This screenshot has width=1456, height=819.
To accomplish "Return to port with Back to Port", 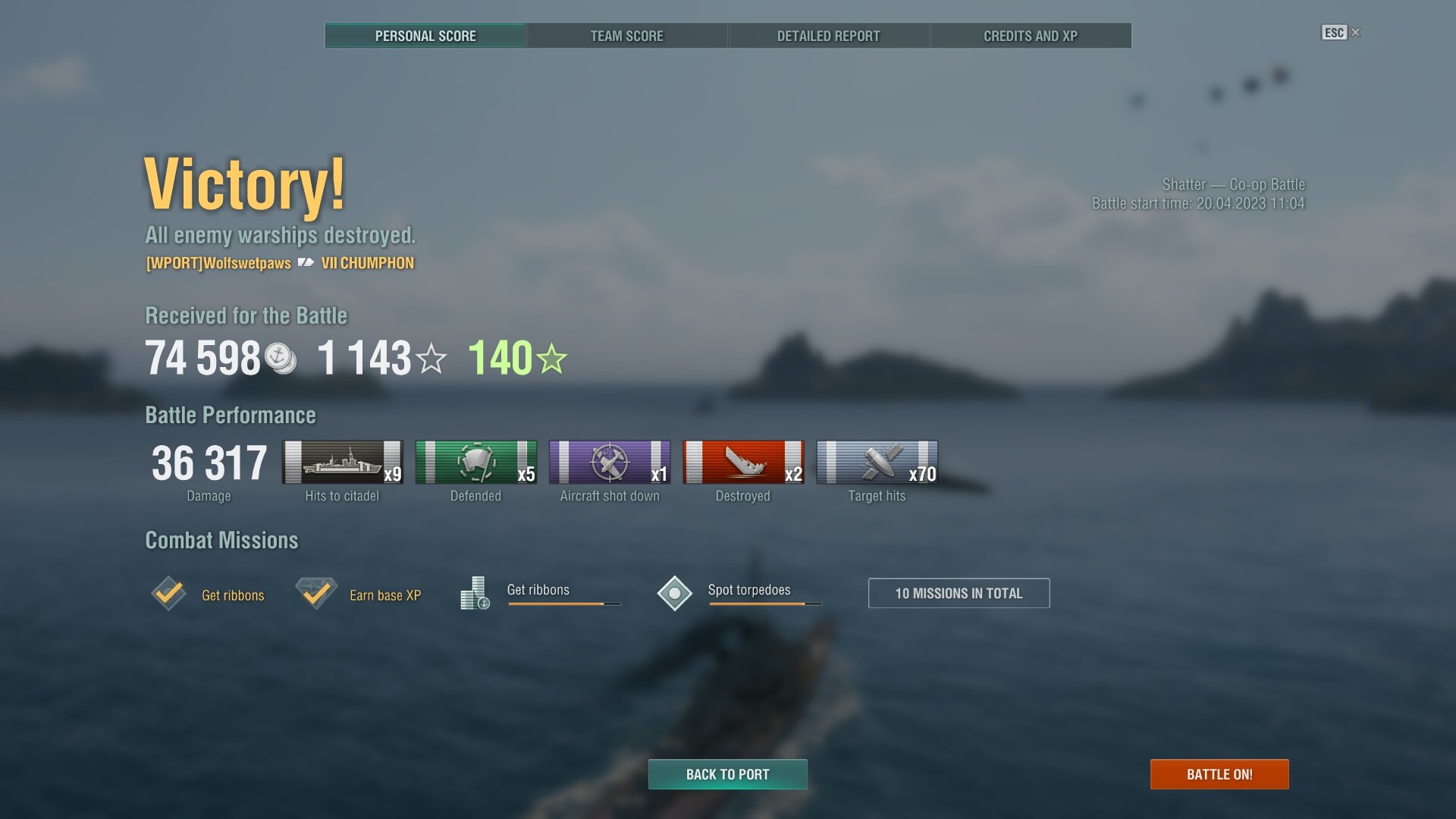I will [727, 774].
